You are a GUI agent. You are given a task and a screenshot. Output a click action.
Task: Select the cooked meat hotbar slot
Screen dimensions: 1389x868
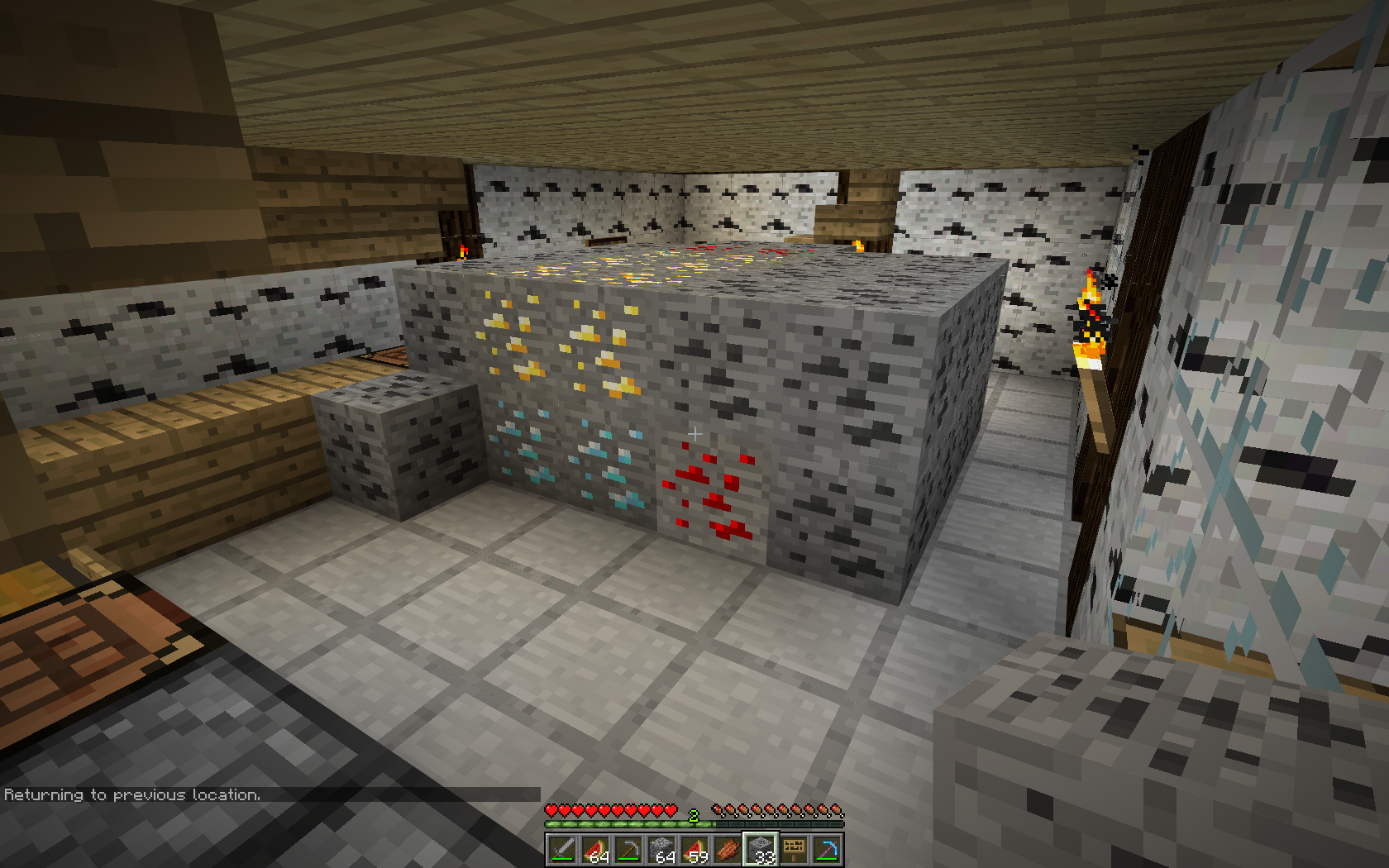pos(728,849)
